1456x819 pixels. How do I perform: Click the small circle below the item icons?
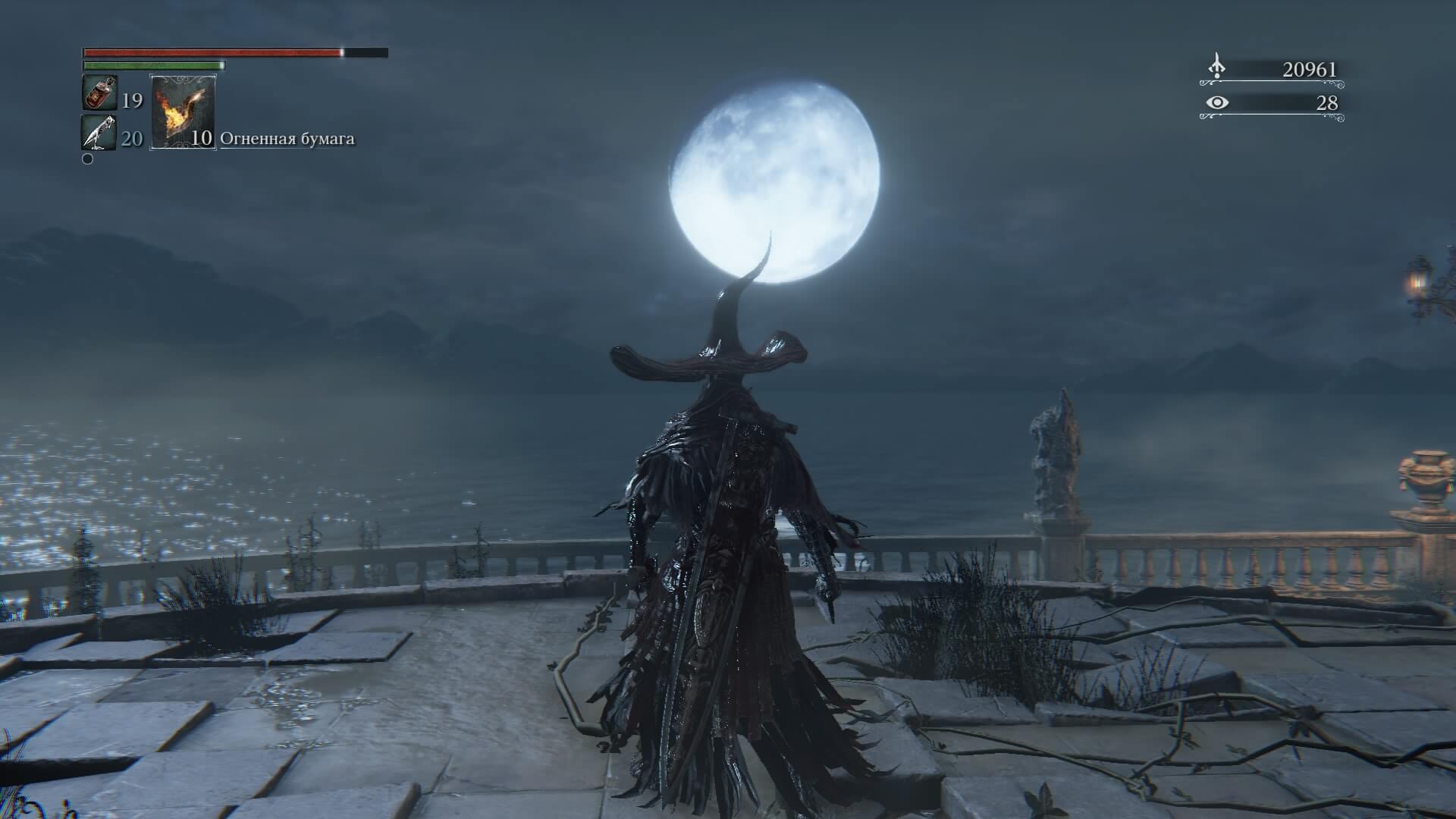(x=86, y=159)
